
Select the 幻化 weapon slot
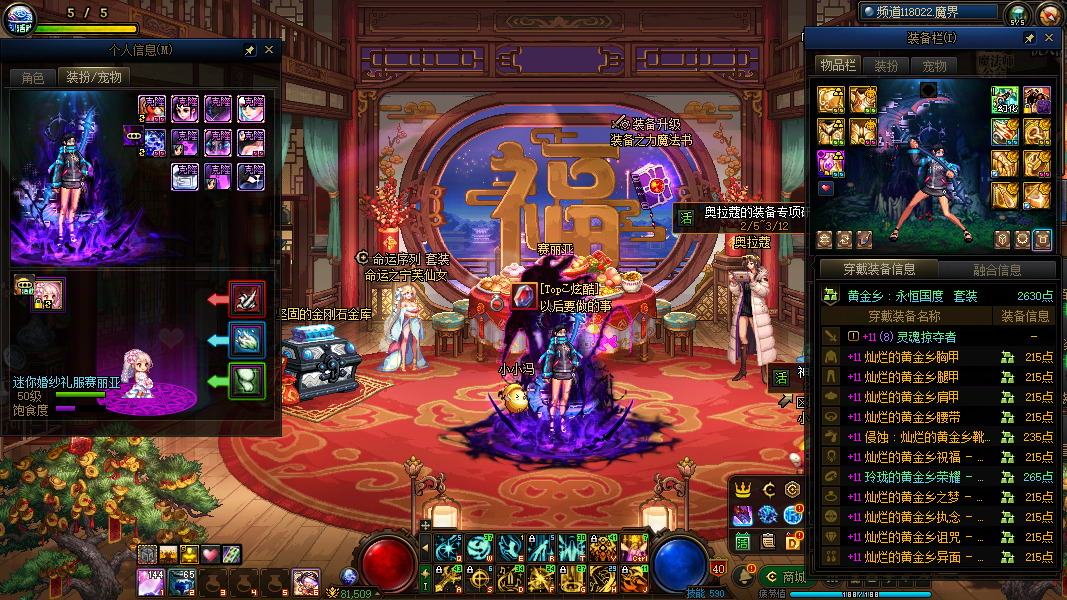pyautogui.click(x=1004, y=100)
